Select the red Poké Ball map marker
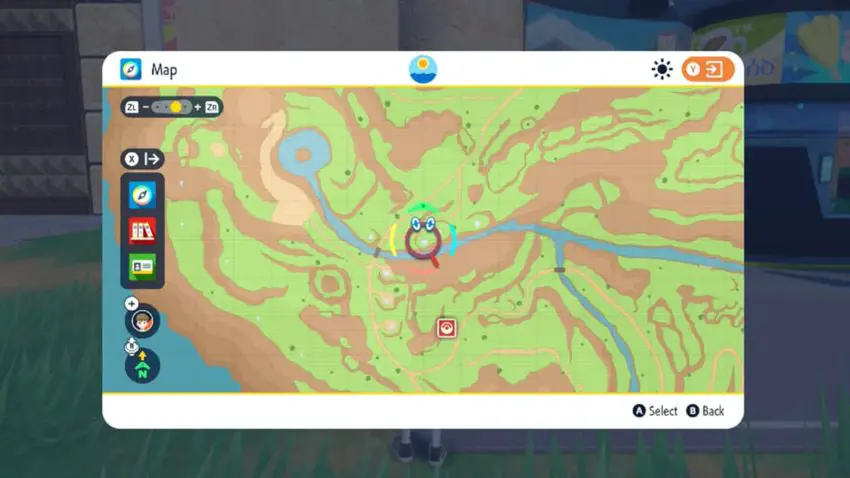 click(446, 327)
